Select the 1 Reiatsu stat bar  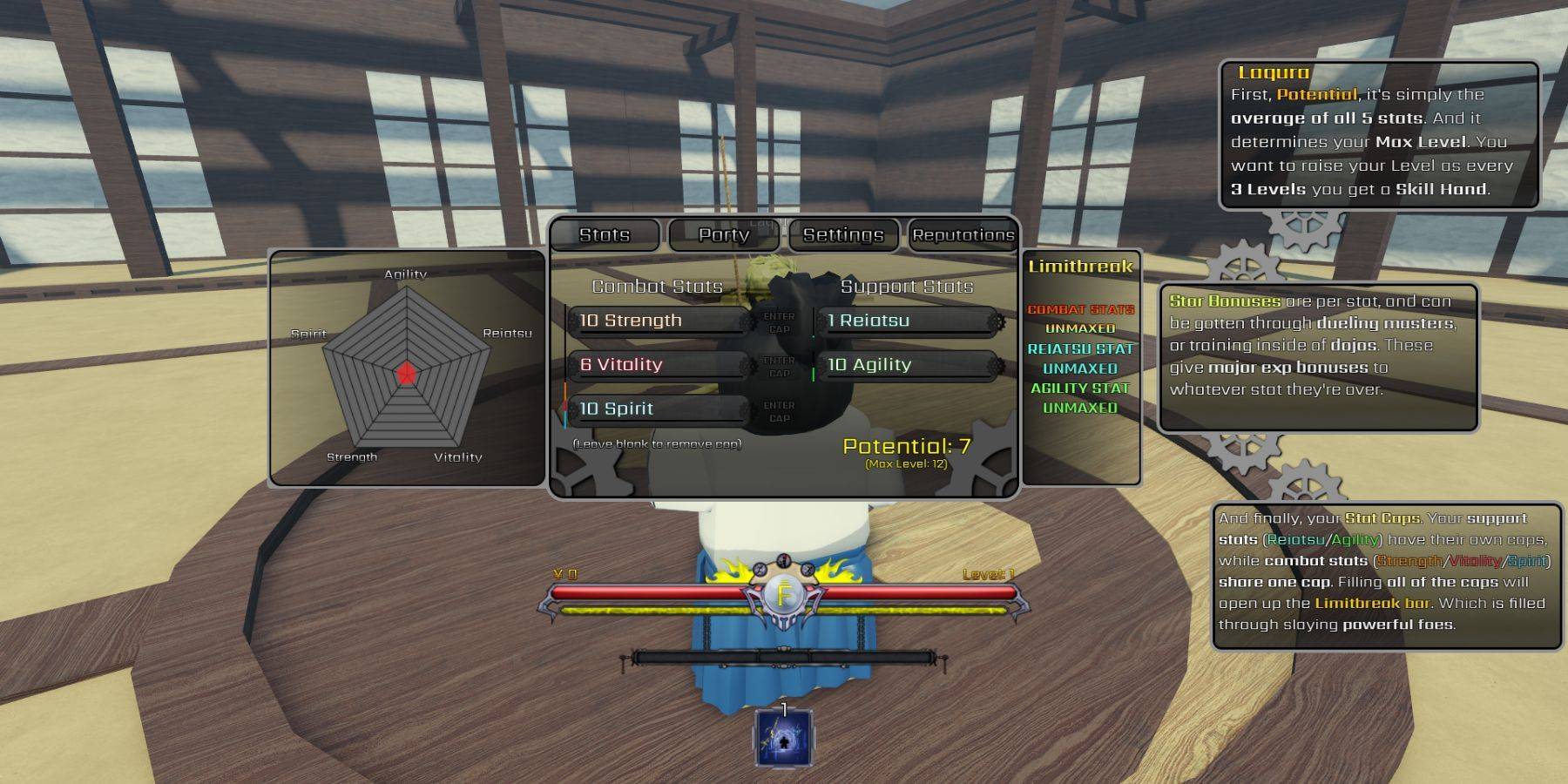(x=908, y=321)
